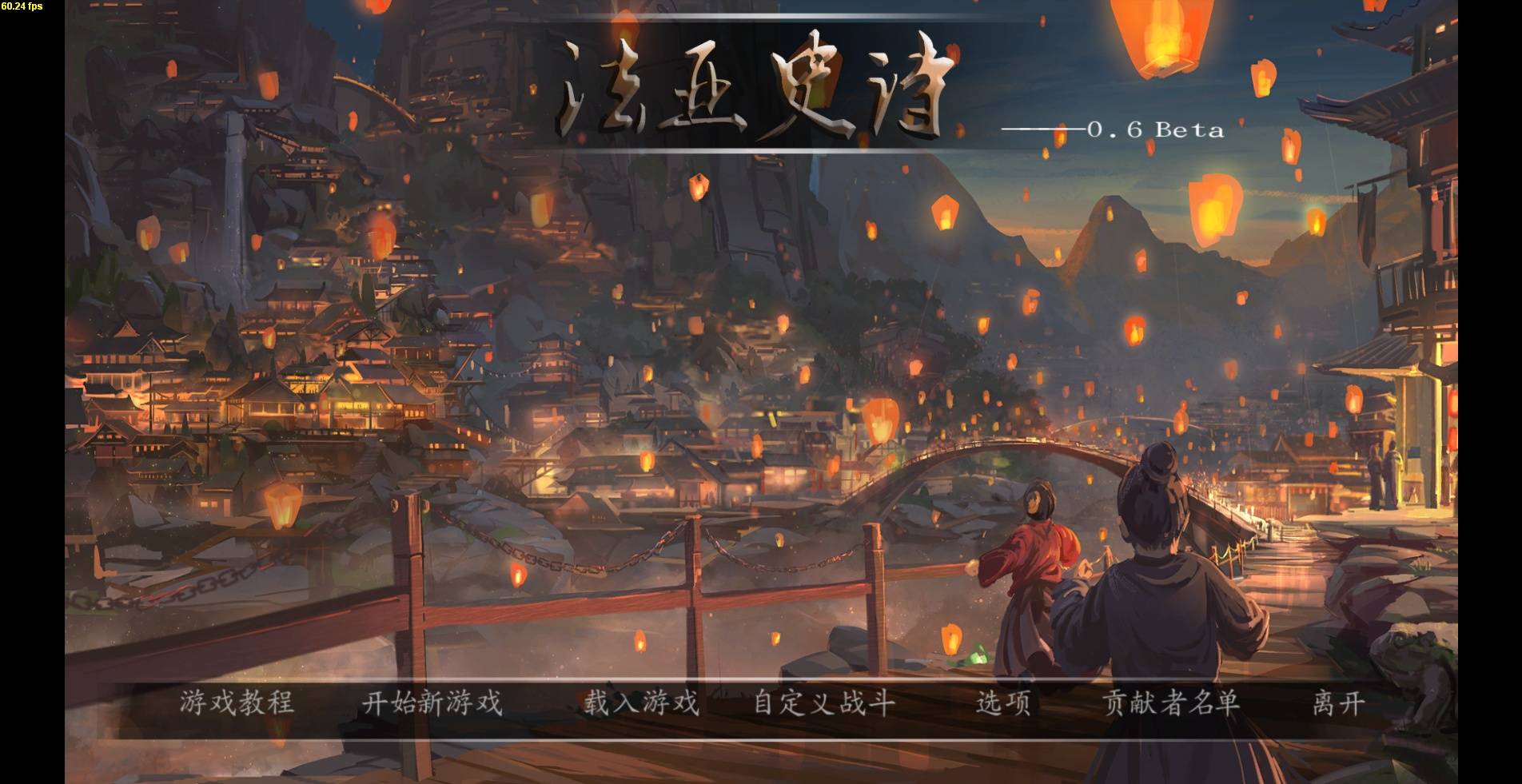1522x784 pixels.
Task: Click the yellow 60.24 fps counter
Action: pyautogui.click(x=23, y=7)
